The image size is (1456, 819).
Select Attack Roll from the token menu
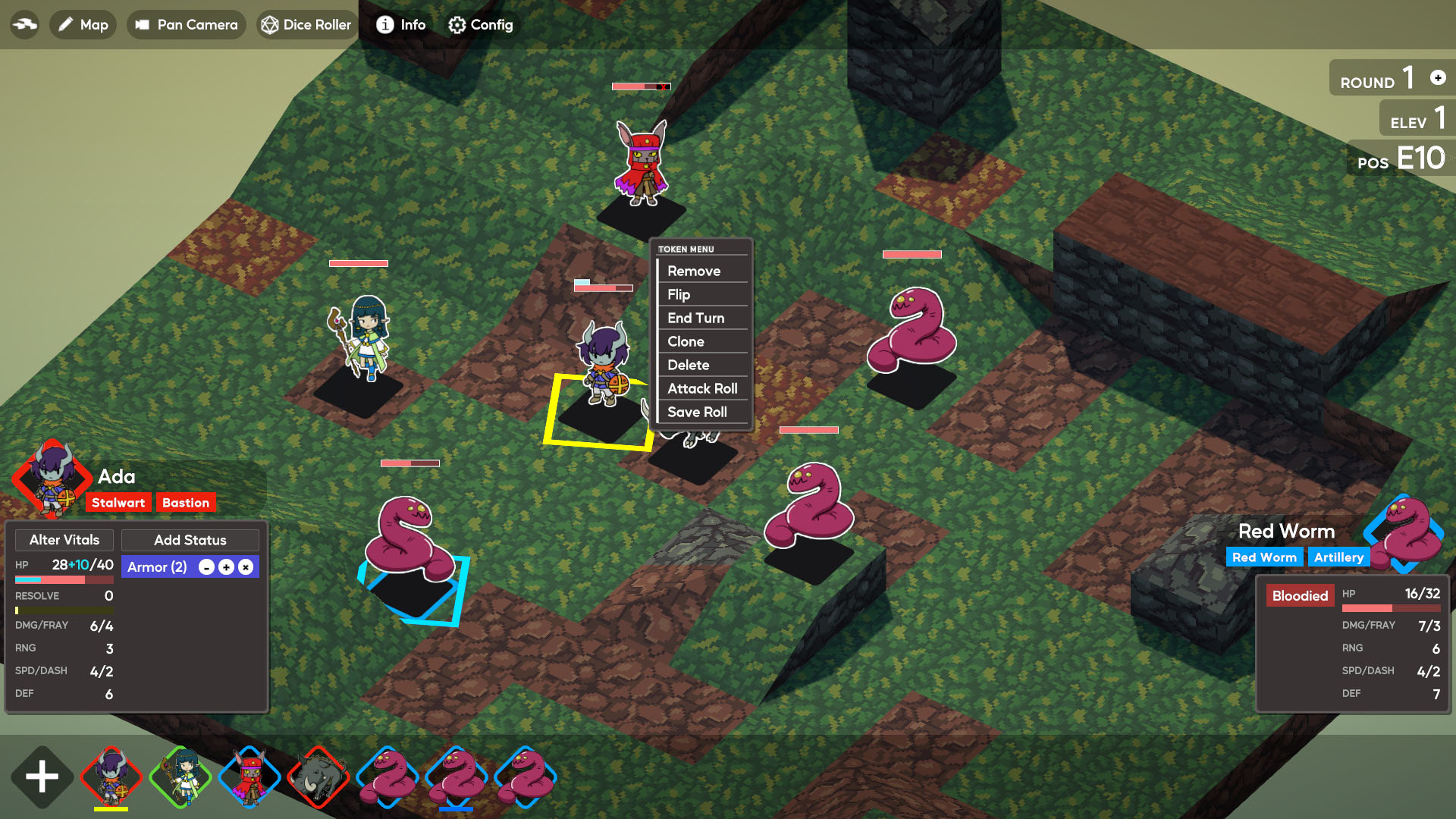(702, 388)
